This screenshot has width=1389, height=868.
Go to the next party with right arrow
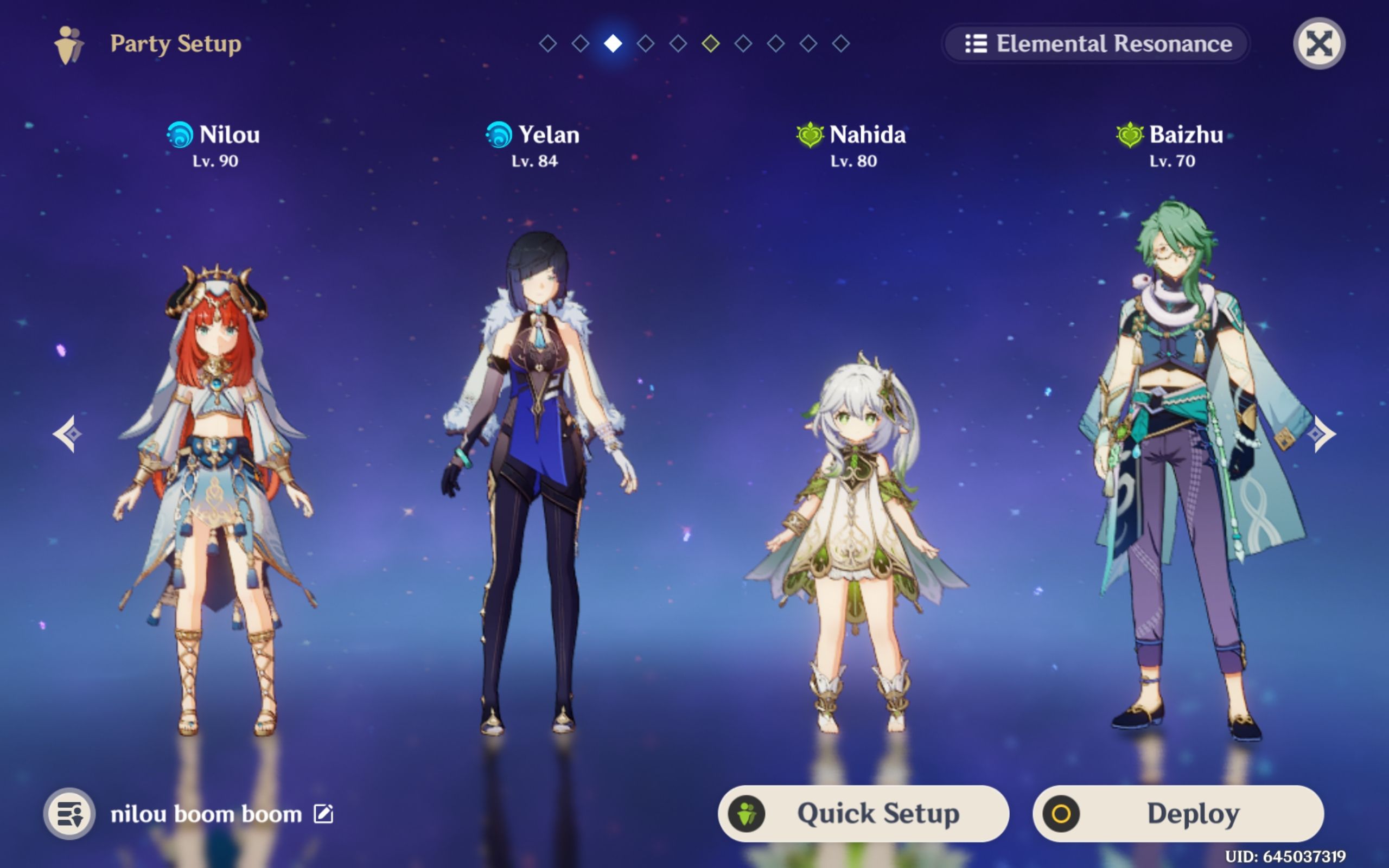[x=1321, y=434]
